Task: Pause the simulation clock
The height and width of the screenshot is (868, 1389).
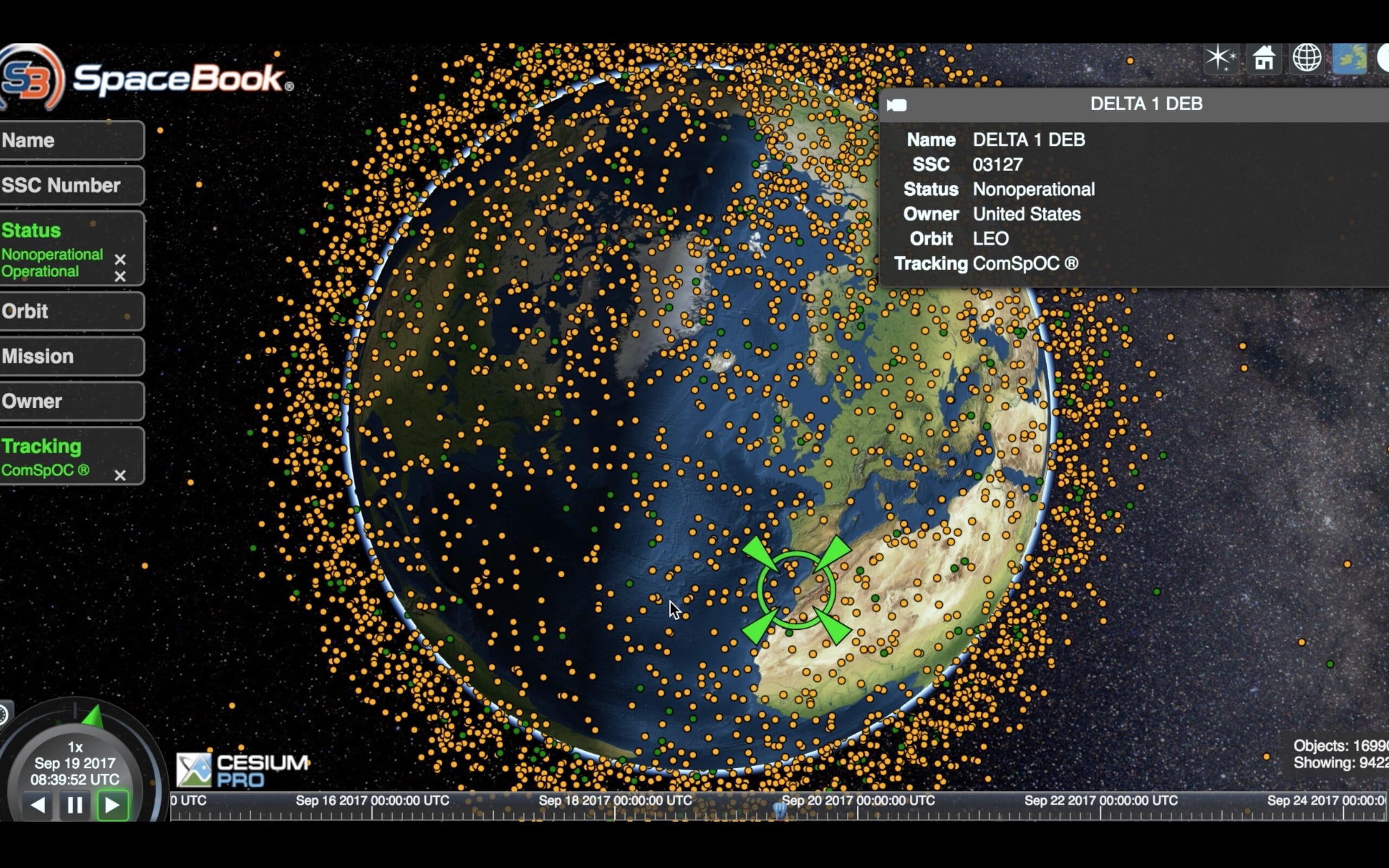Action: point(75,805)
